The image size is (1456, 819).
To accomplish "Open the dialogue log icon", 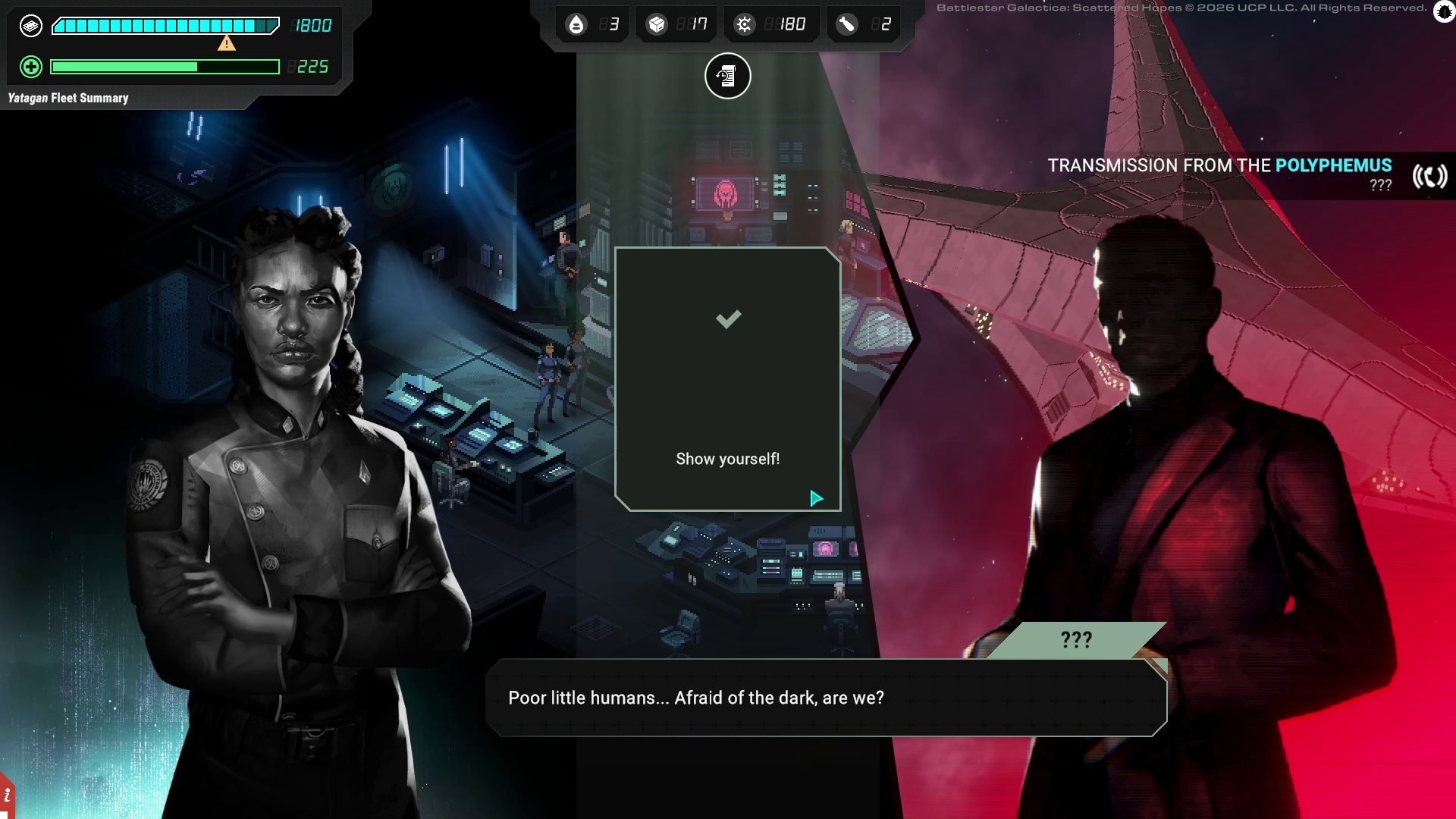I will 727,76.
